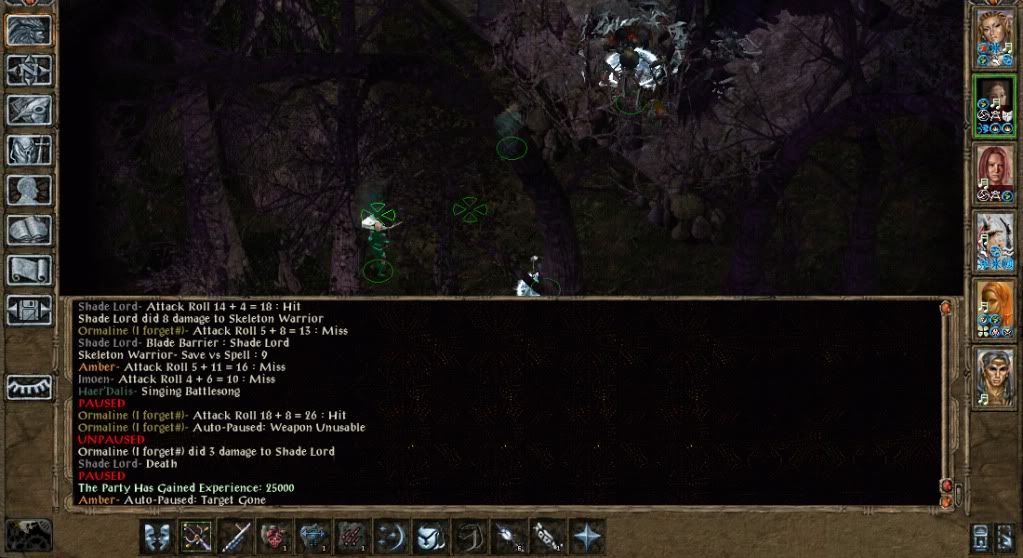The image size is (1023, 558).
Task: Open the mage spellbook (open book icon)
Action: click(29, 230)
